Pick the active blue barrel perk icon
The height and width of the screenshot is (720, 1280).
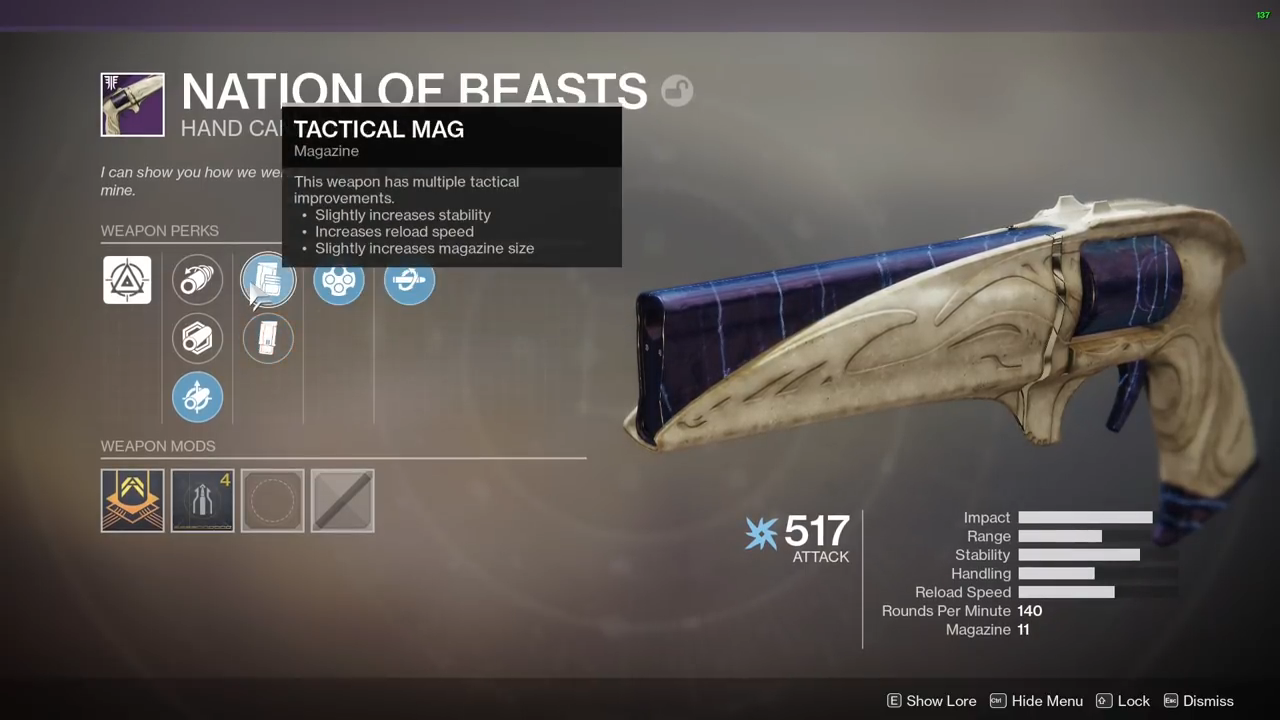point(197,397)
